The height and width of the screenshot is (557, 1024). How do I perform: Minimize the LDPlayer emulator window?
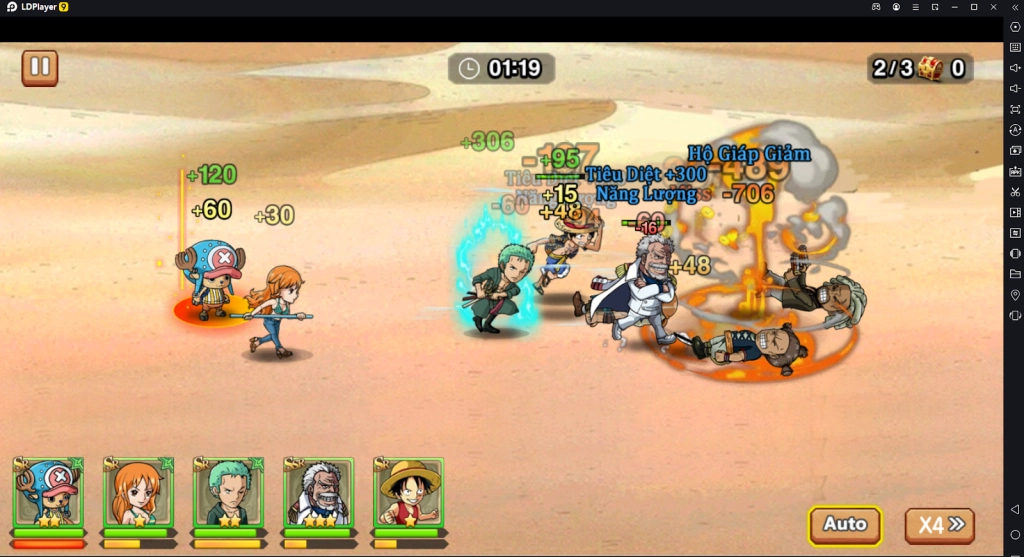point(954,7)
